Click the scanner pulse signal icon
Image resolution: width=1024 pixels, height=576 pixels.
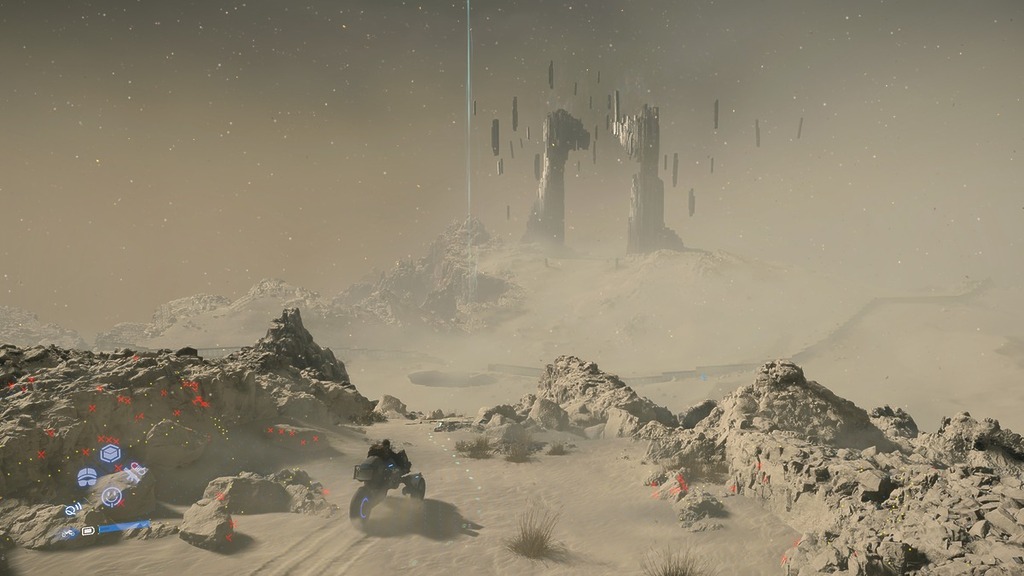(72, 509)
